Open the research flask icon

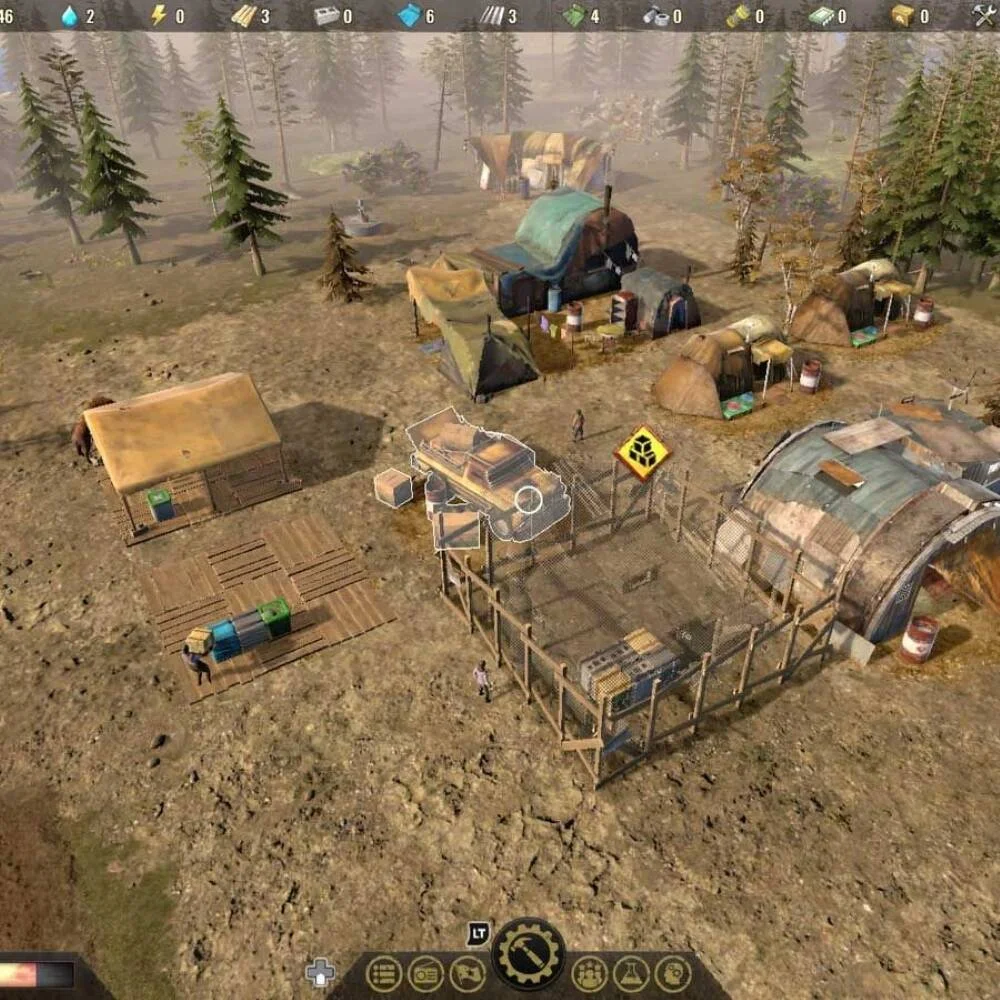tap(632, 973)
